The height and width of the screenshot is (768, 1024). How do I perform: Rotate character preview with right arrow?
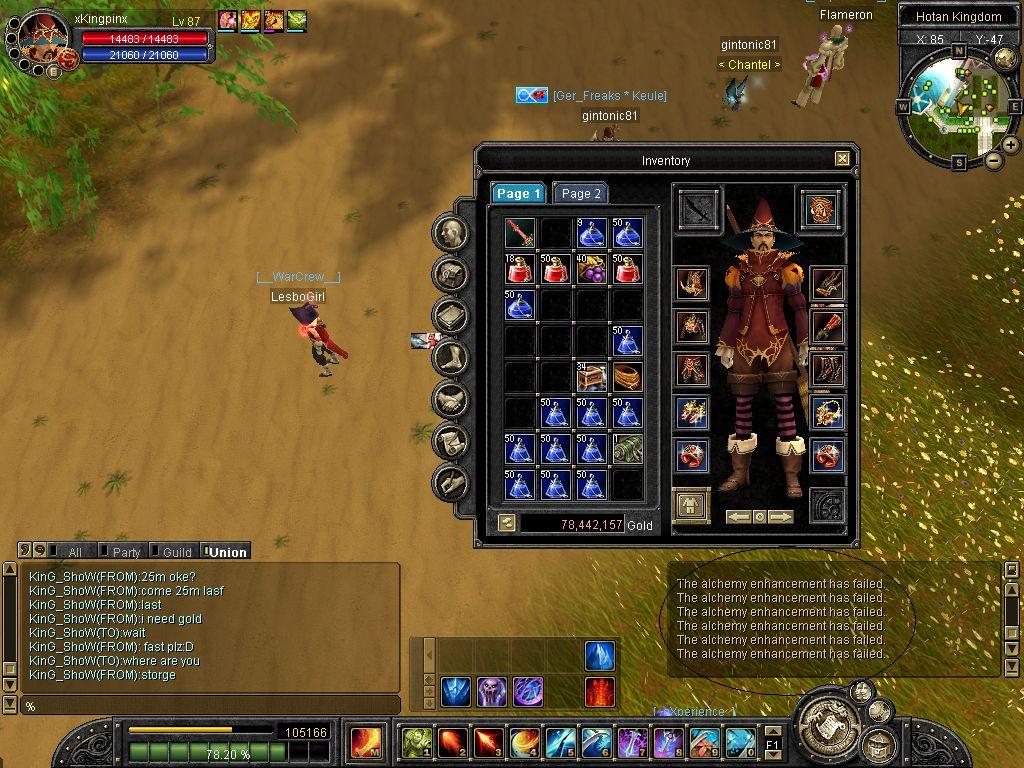781,517
